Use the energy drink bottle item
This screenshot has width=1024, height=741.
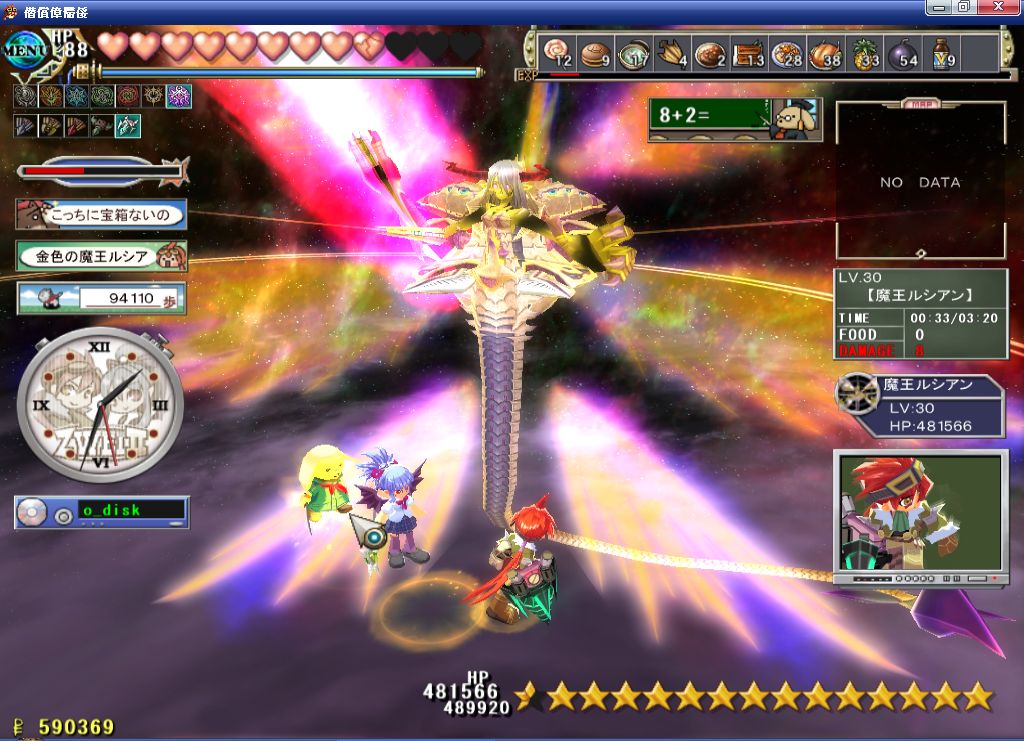point(942,53)
